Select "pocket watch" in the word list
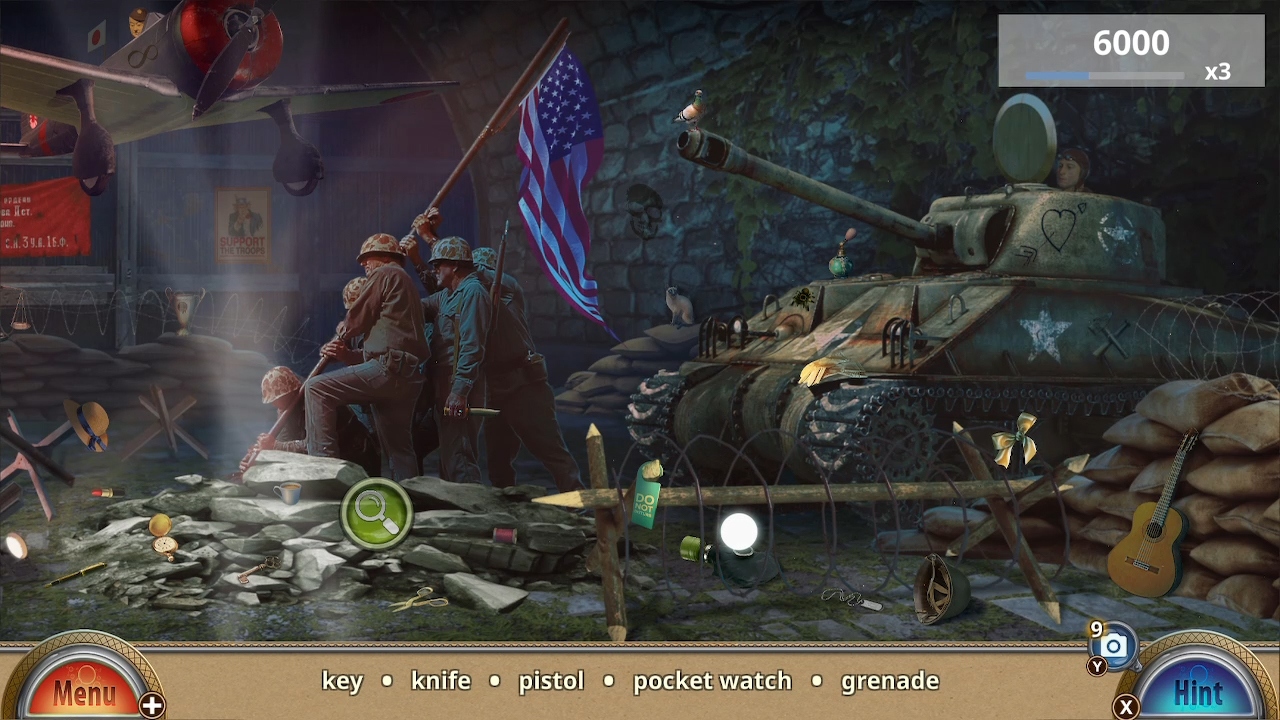Image resolution: width=1280 pixels, height=720 pixels. 712,681
